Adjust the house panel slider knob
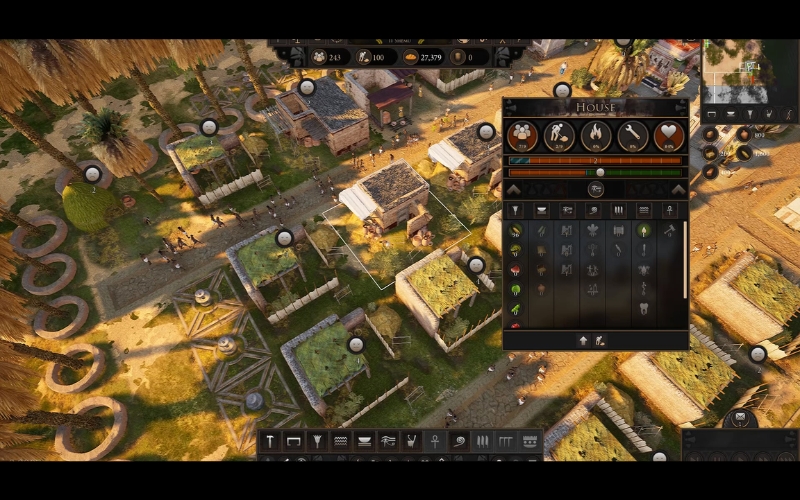 (x=600, y=172)
